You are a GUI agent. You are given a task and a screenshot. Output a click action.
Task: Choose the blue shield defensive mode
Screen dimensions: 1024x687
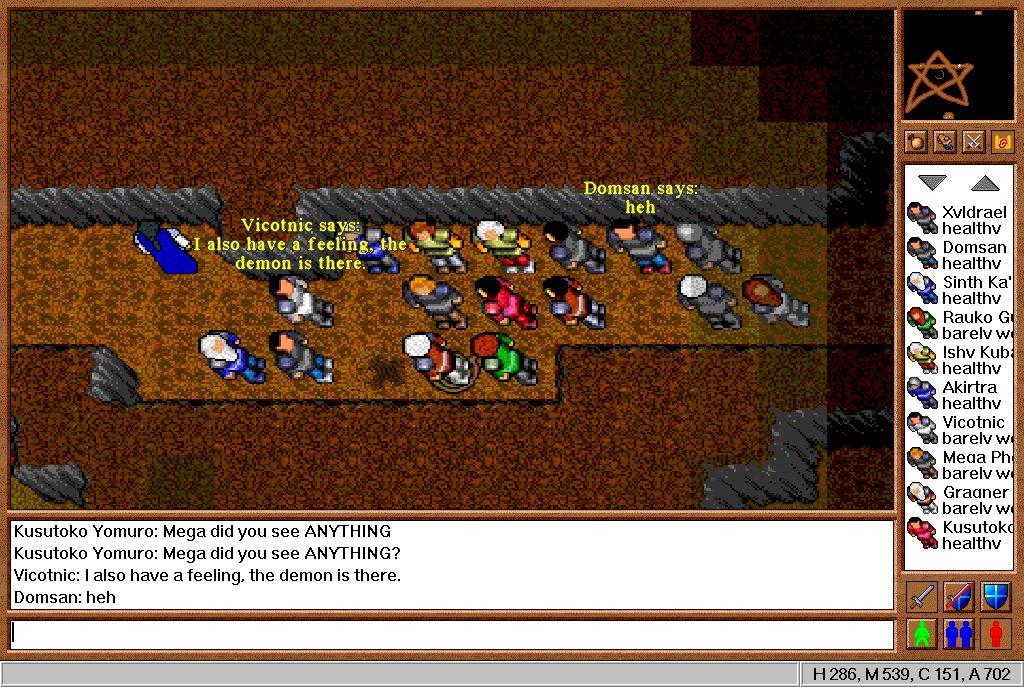click(x=995, y=597)
